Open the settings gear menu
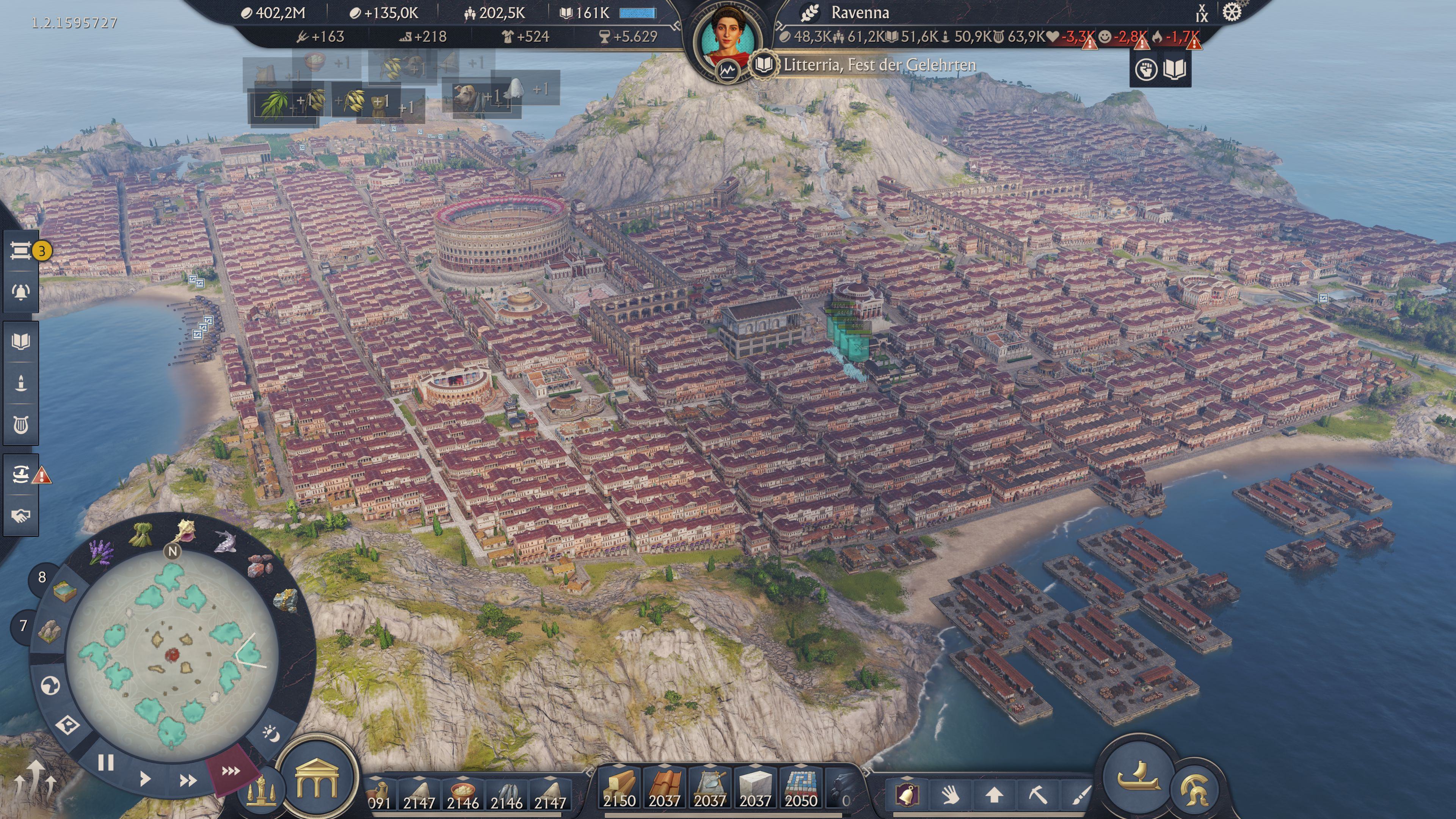The height and width of the screenshot is (819, 1456). [x=1232, y=12]
